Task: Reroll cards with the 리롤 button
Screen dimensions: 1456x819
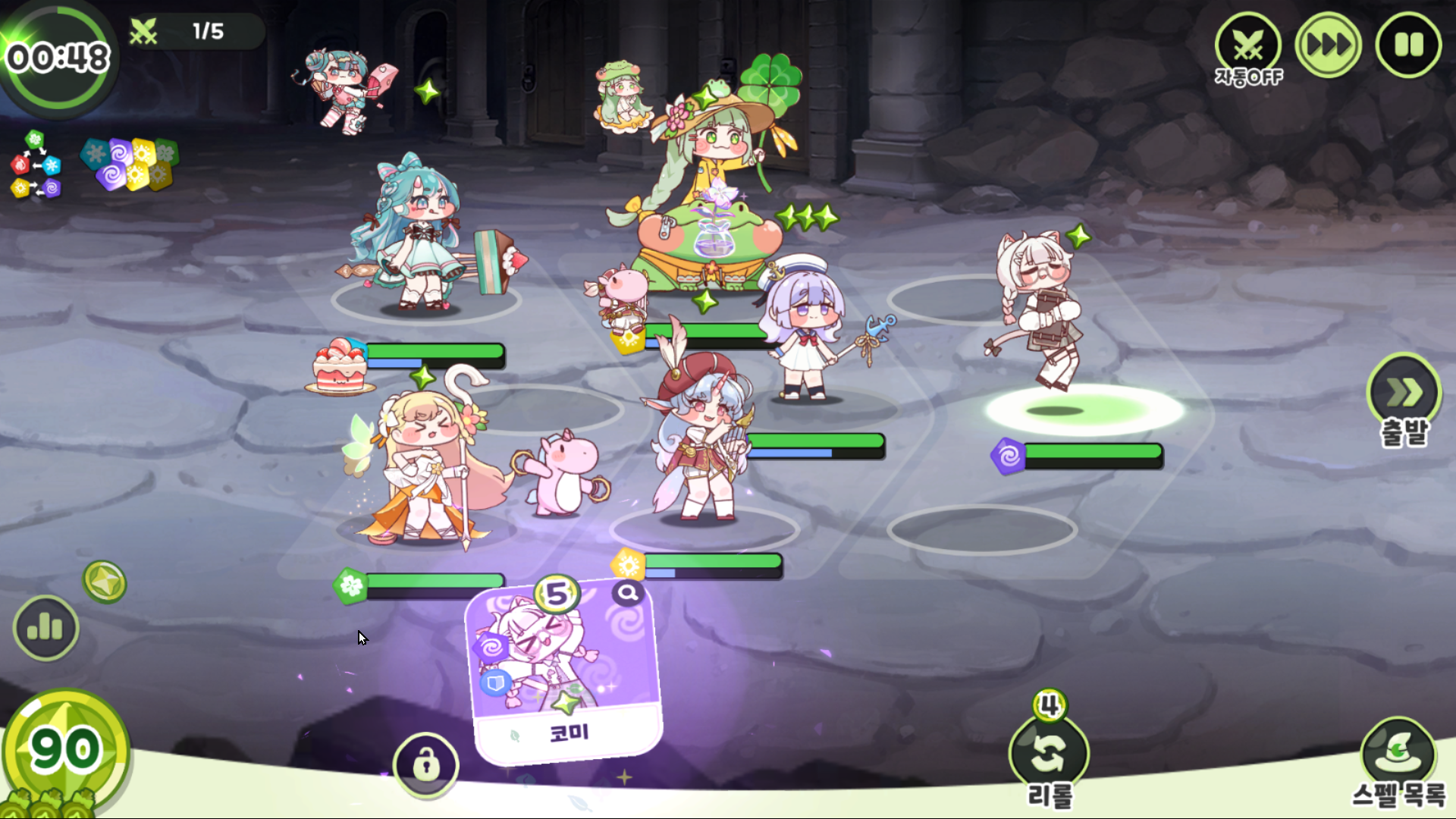Action: click(1050, 755)
